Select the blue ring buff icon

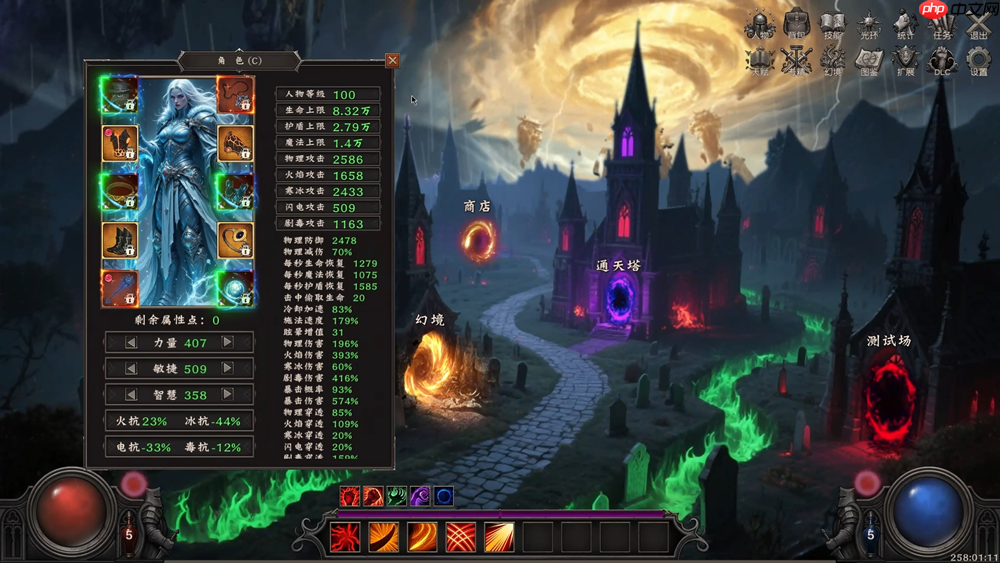tap(443, 496)
